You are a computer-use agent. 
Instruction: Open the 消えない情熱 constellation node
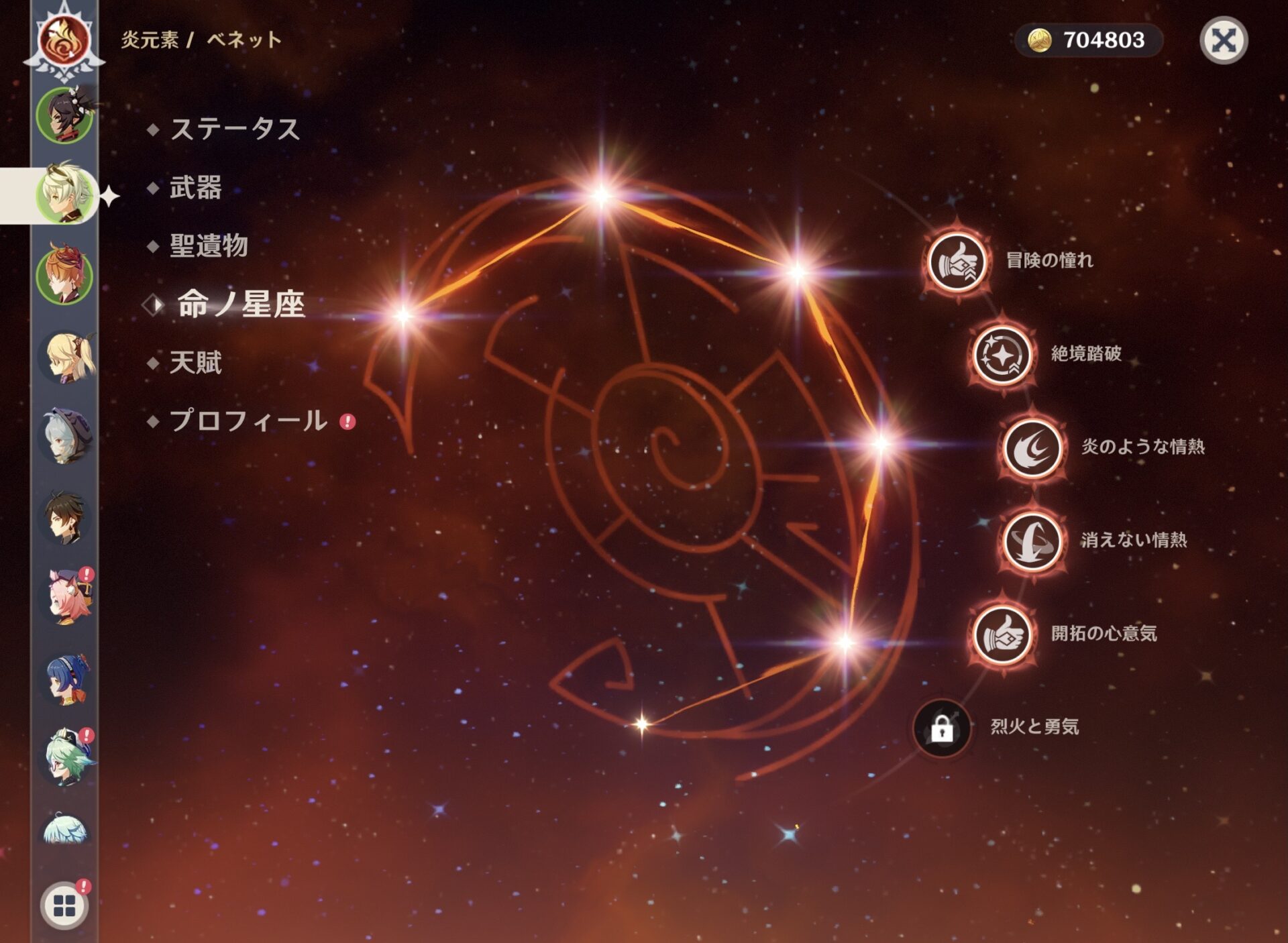click(x=1032, y=541)
